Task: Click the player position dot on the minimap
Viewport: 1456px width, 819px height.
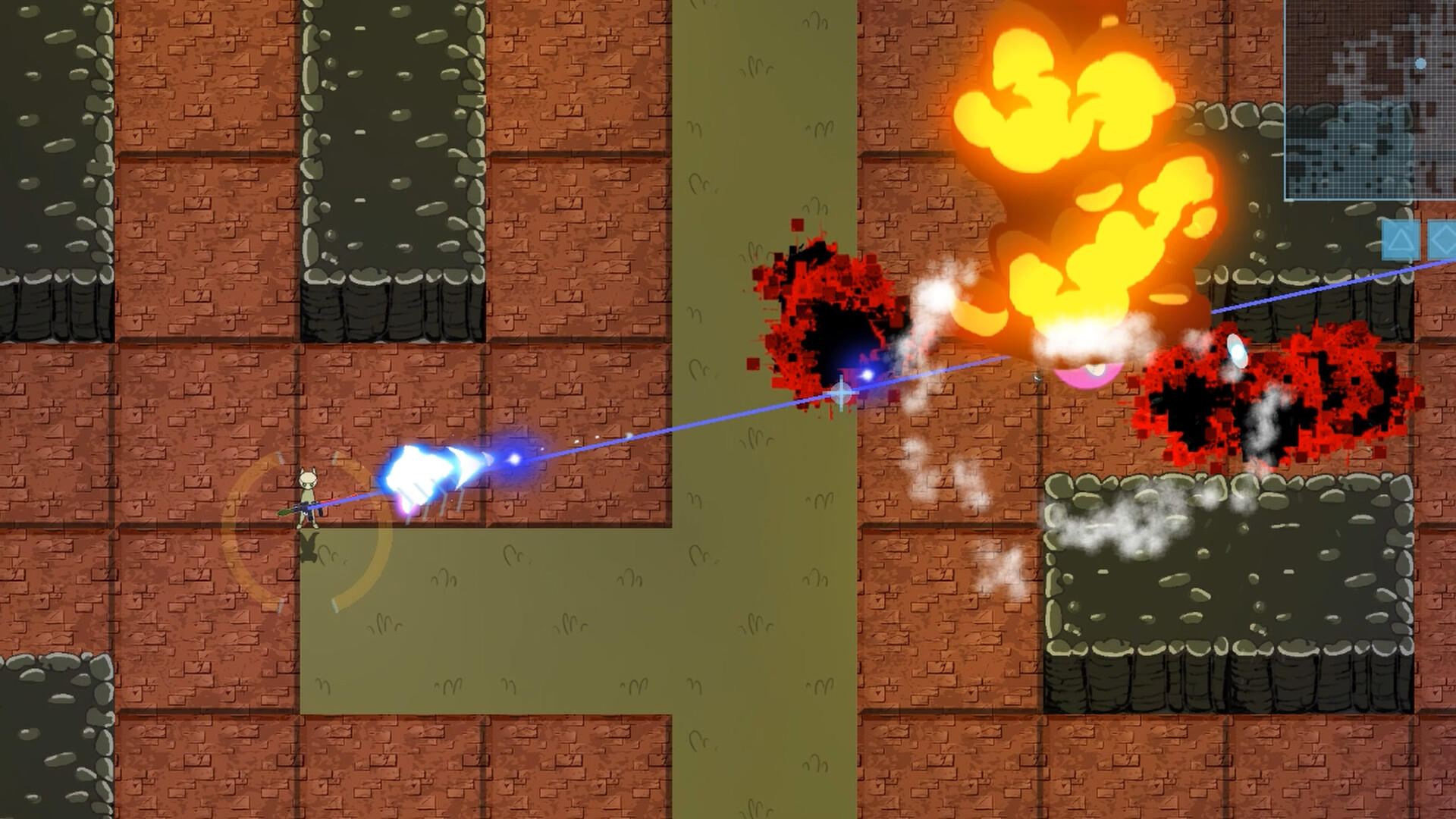Action: [x=1420, y=64]
